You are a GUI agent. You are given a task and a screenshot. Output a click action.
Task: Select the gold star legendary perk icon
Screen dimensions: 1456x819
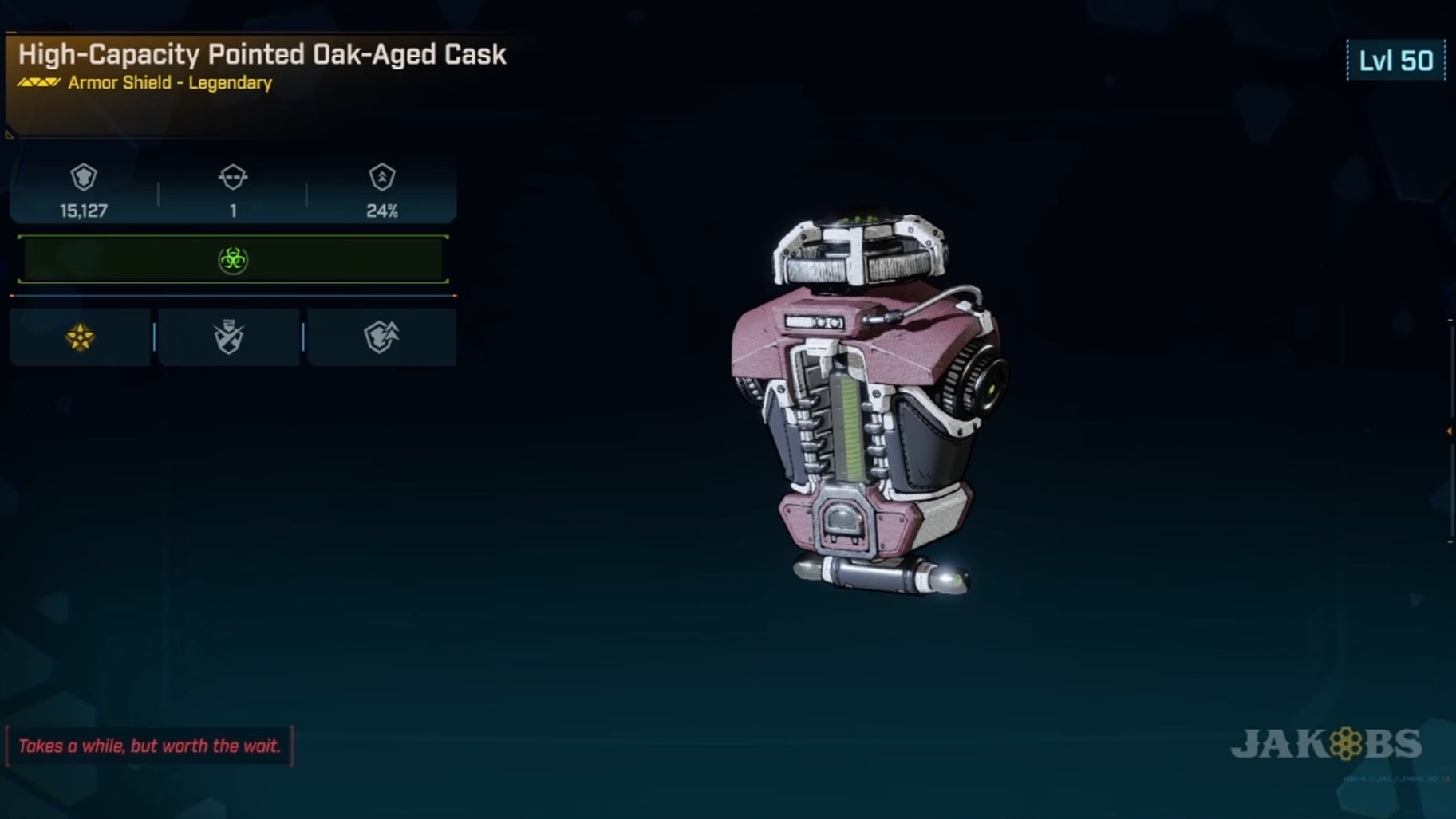click(x=80, y=337)
